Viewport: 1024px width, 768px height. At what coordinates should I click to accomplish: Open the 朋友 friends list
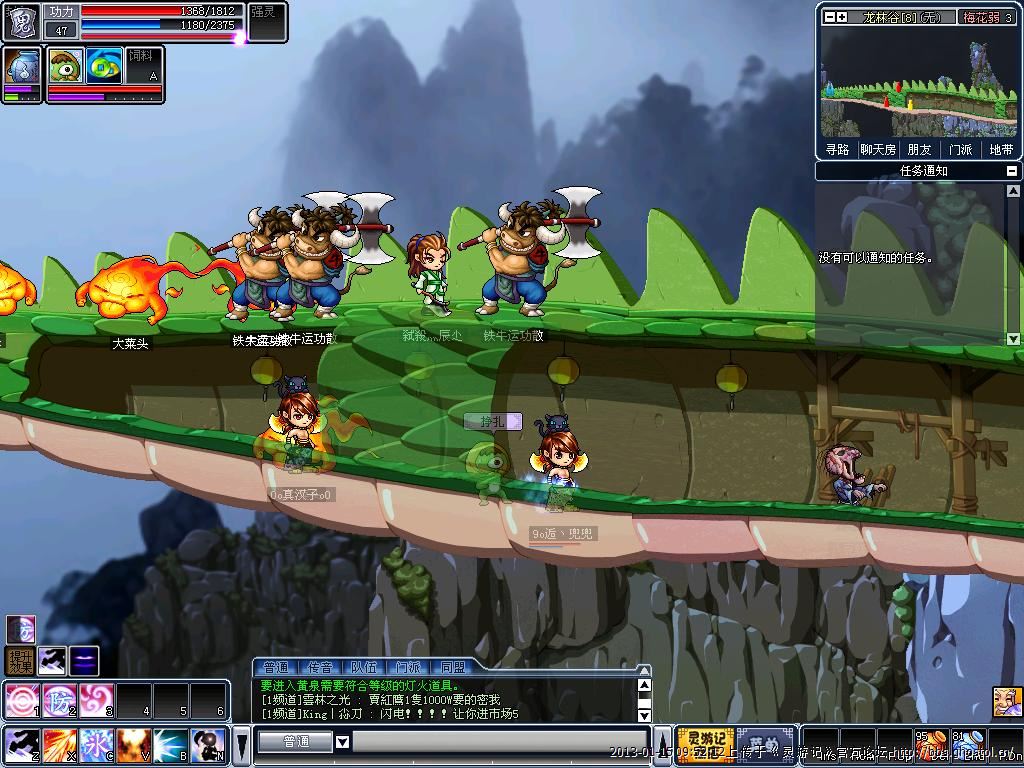[x=918, y=150]
